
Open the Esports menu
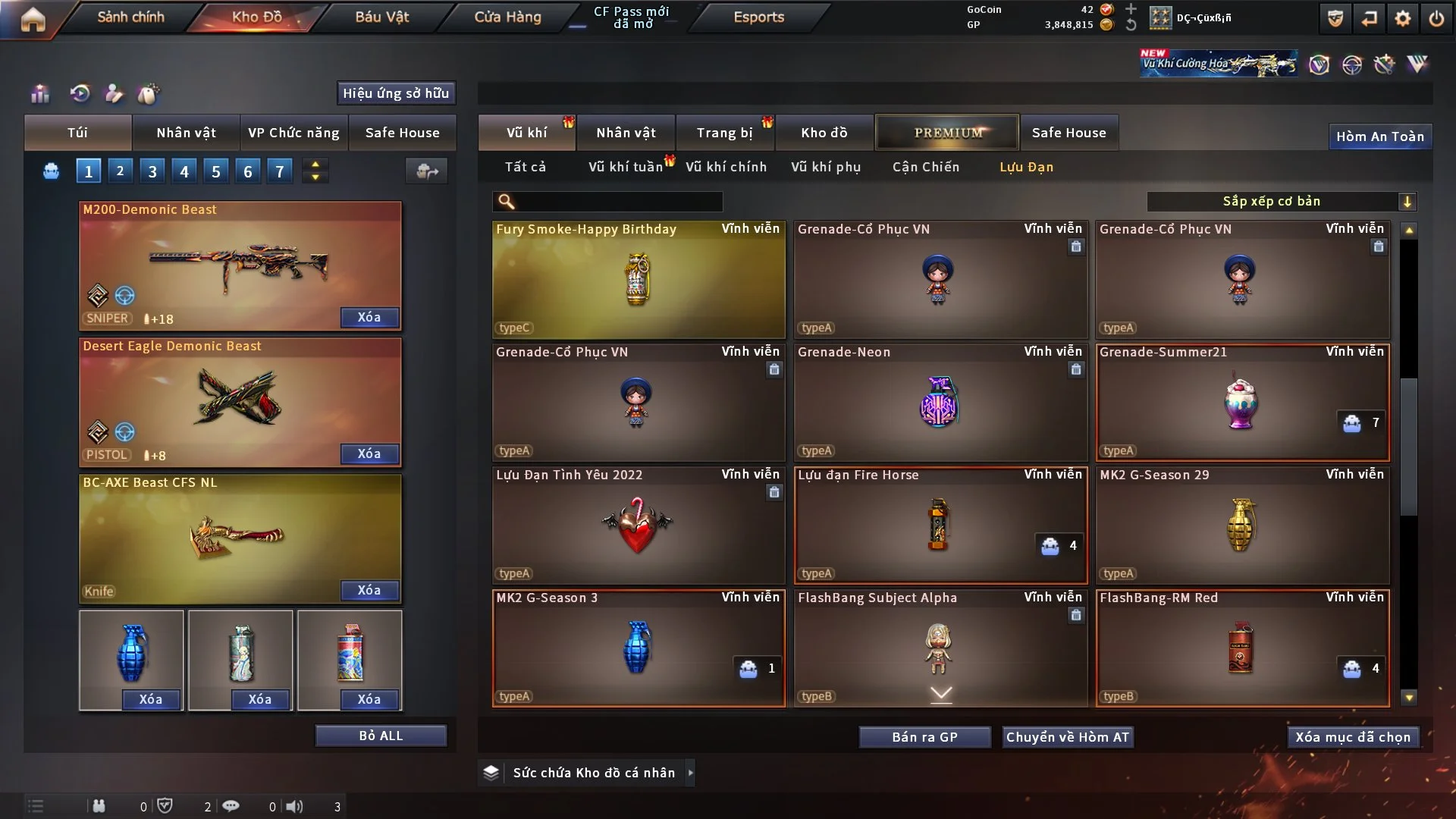(758, 17)
